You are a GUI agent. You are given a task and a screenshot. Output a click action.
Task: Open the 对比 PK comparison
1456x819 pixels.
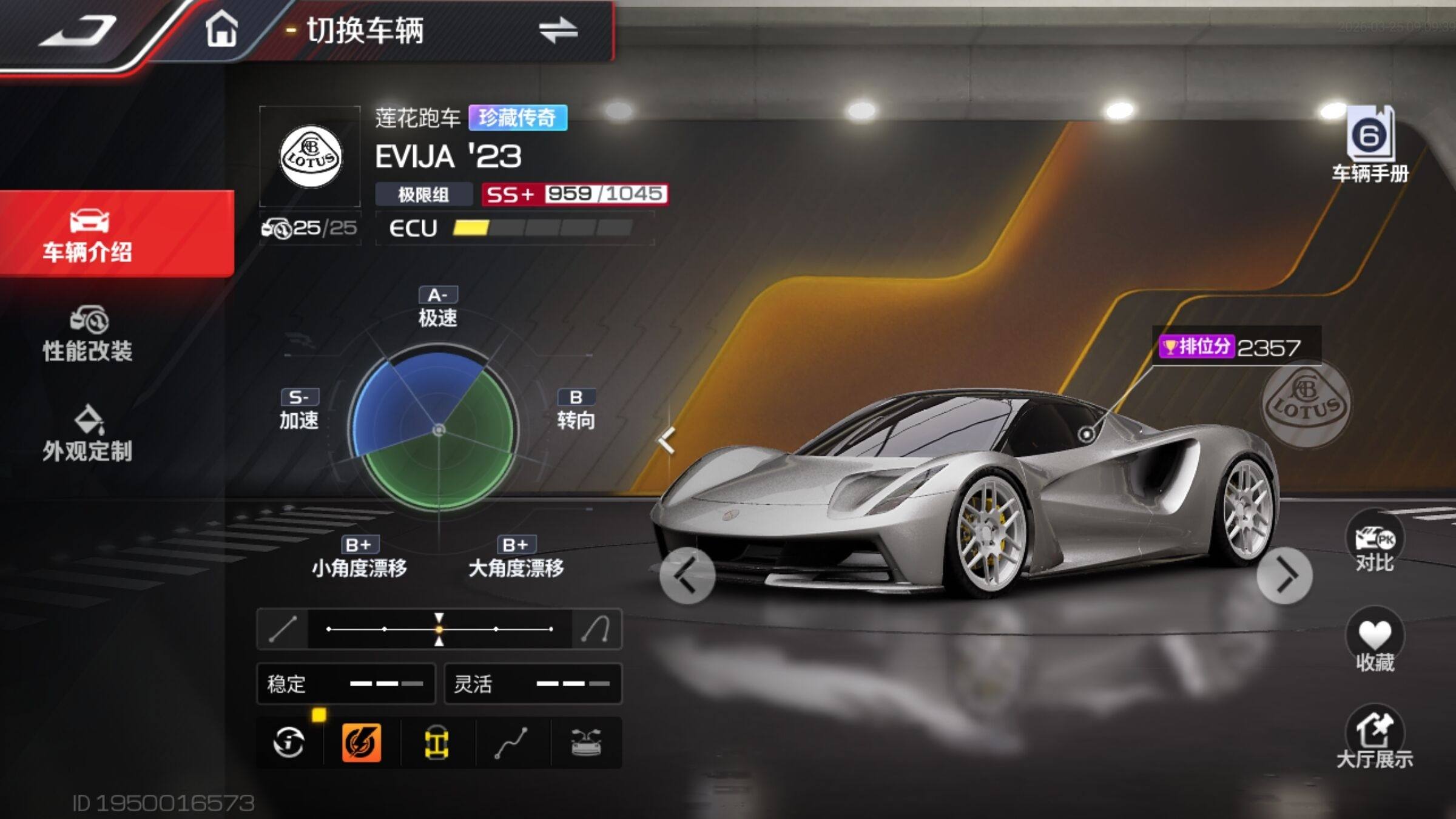coord(1375,545)
